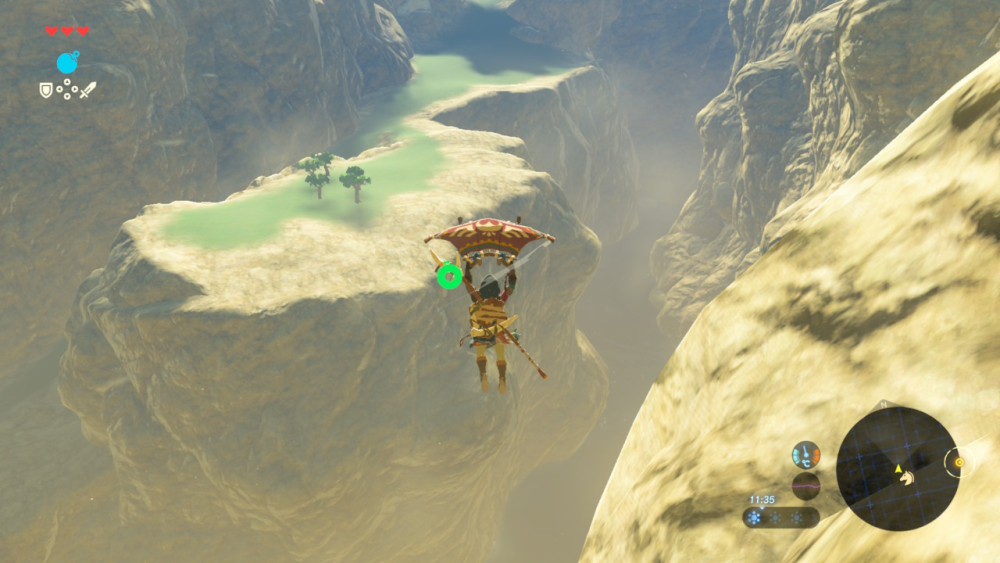Open the sword weapon quick-select

tap(88, 90)
